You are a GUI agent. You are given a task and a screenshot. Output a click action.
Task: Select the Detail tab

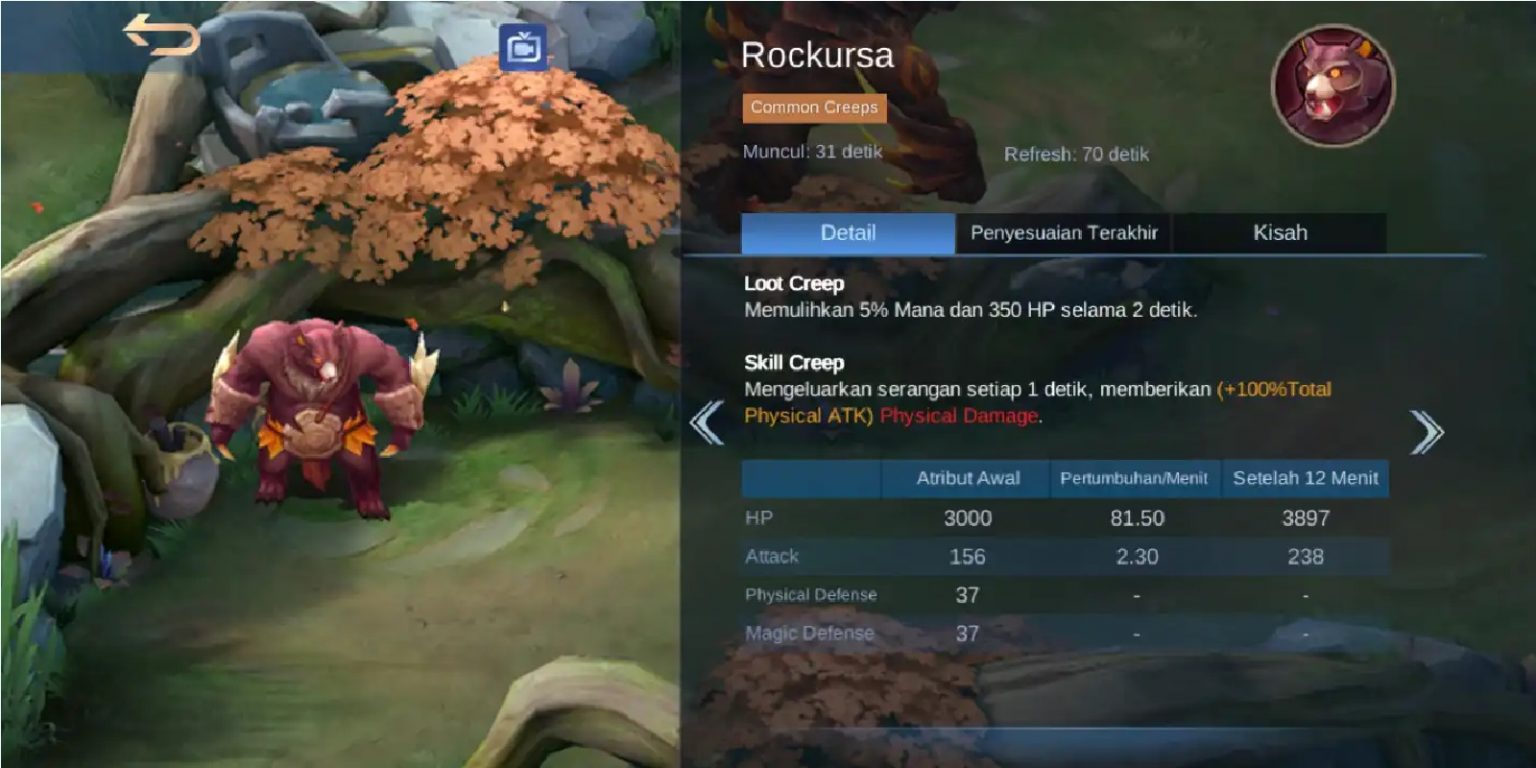point(848,233)
